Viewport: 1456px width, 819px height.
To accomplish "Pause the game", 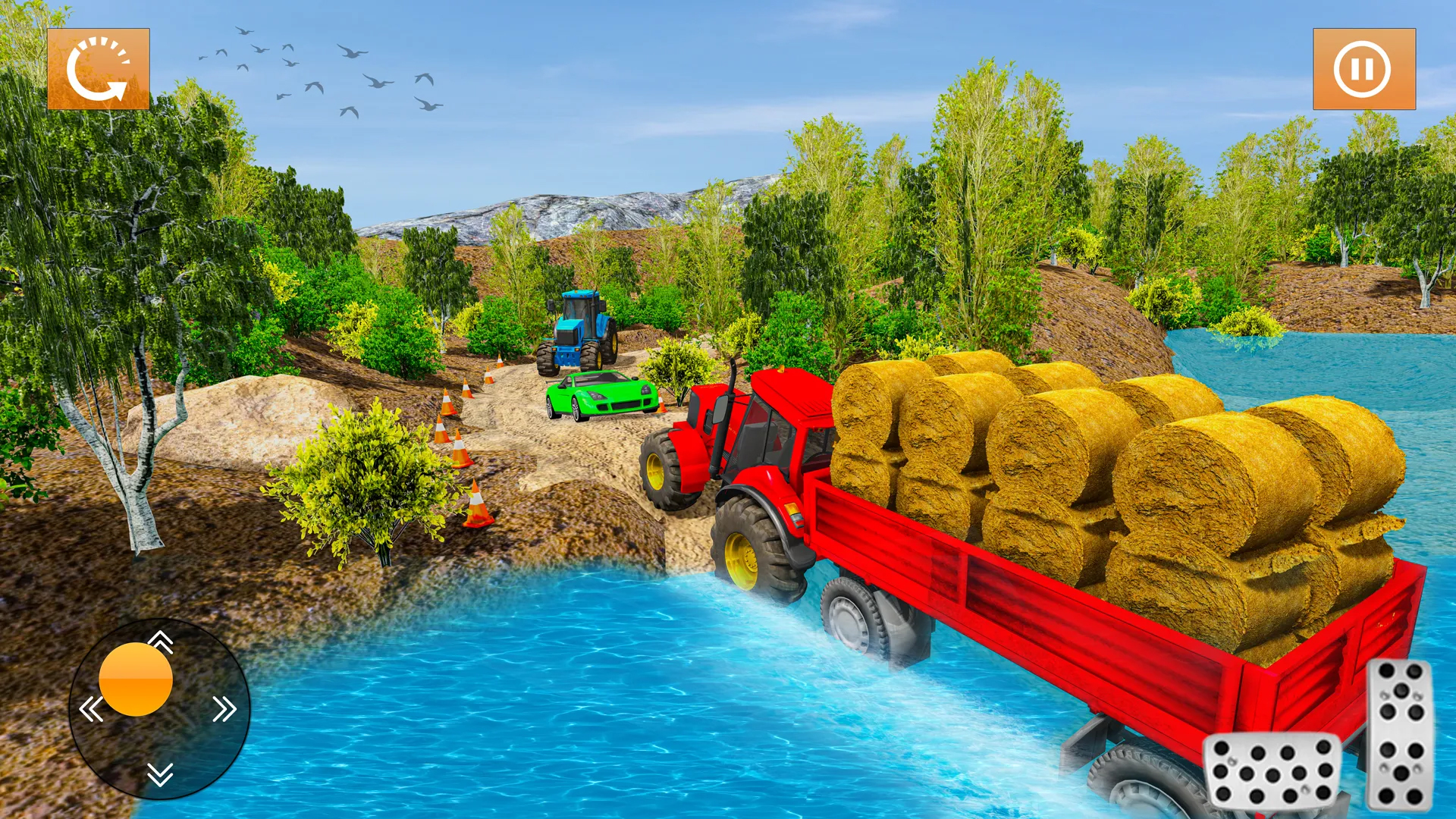I will (x=1361, y=70).
